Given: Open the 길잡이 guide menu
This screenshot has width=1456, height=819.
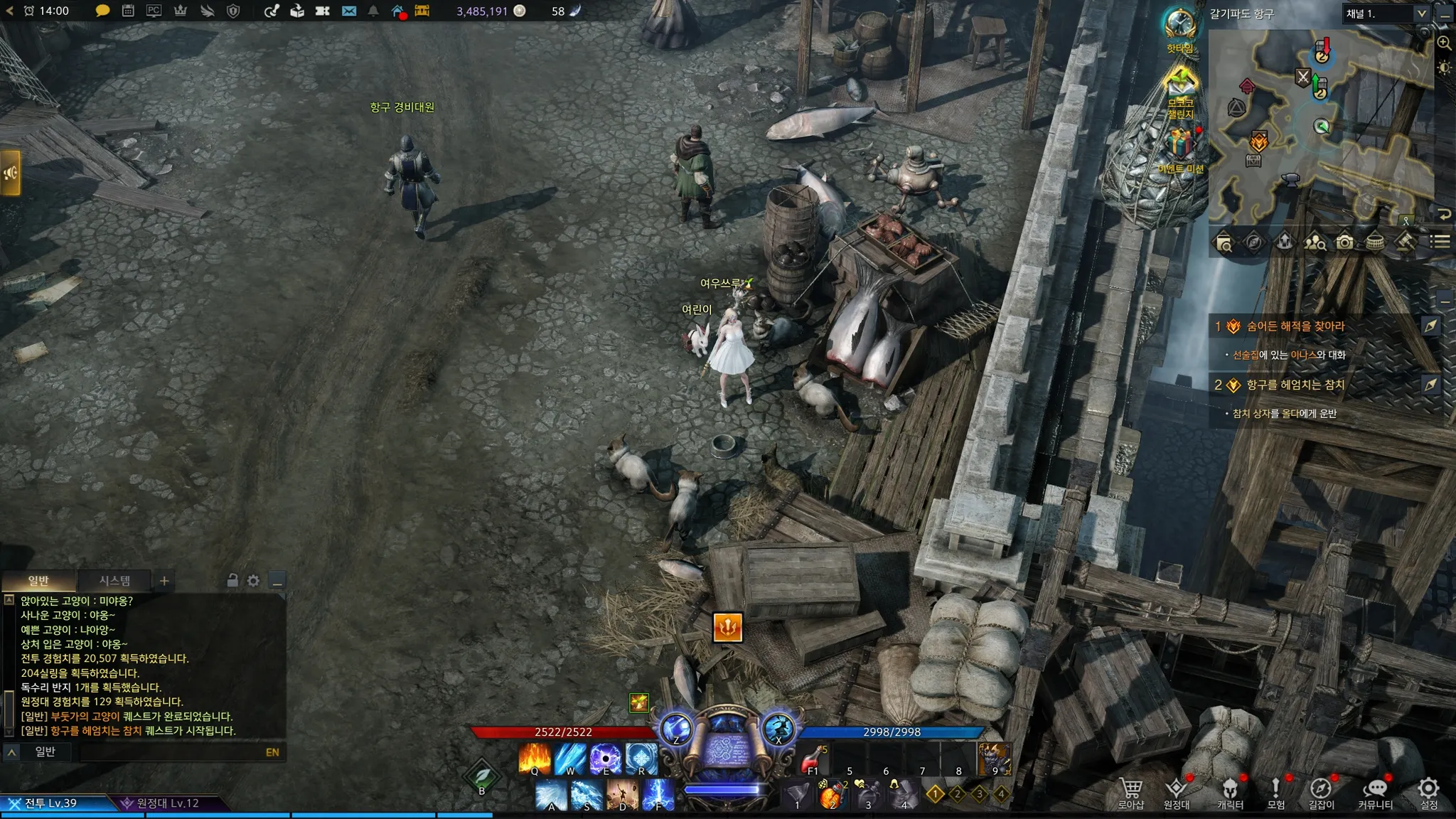Looking at the screenshot, I should click(1321, 793).
